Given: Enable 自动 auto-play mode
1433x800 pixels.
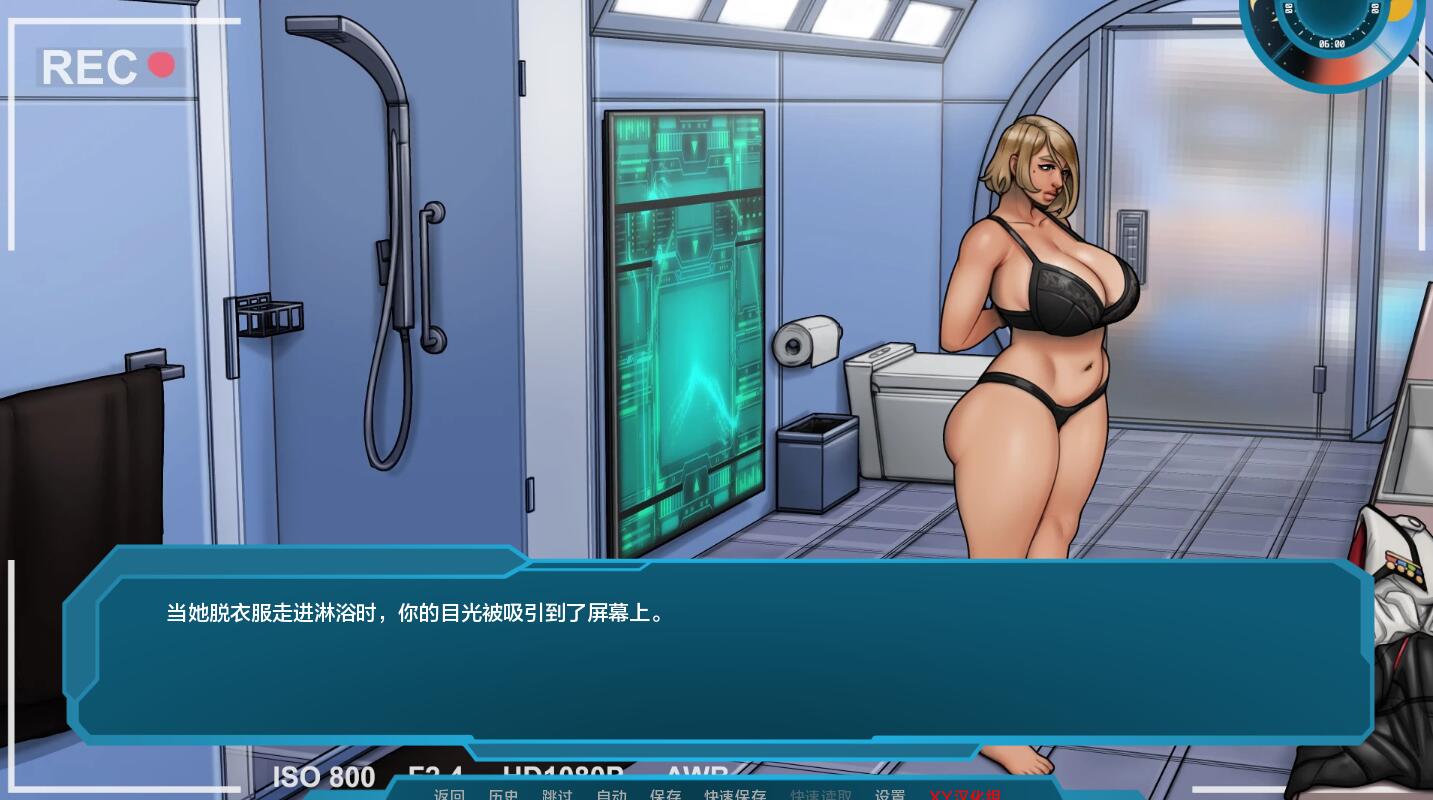Looking at the screenshot, I should tap(611, 794).
